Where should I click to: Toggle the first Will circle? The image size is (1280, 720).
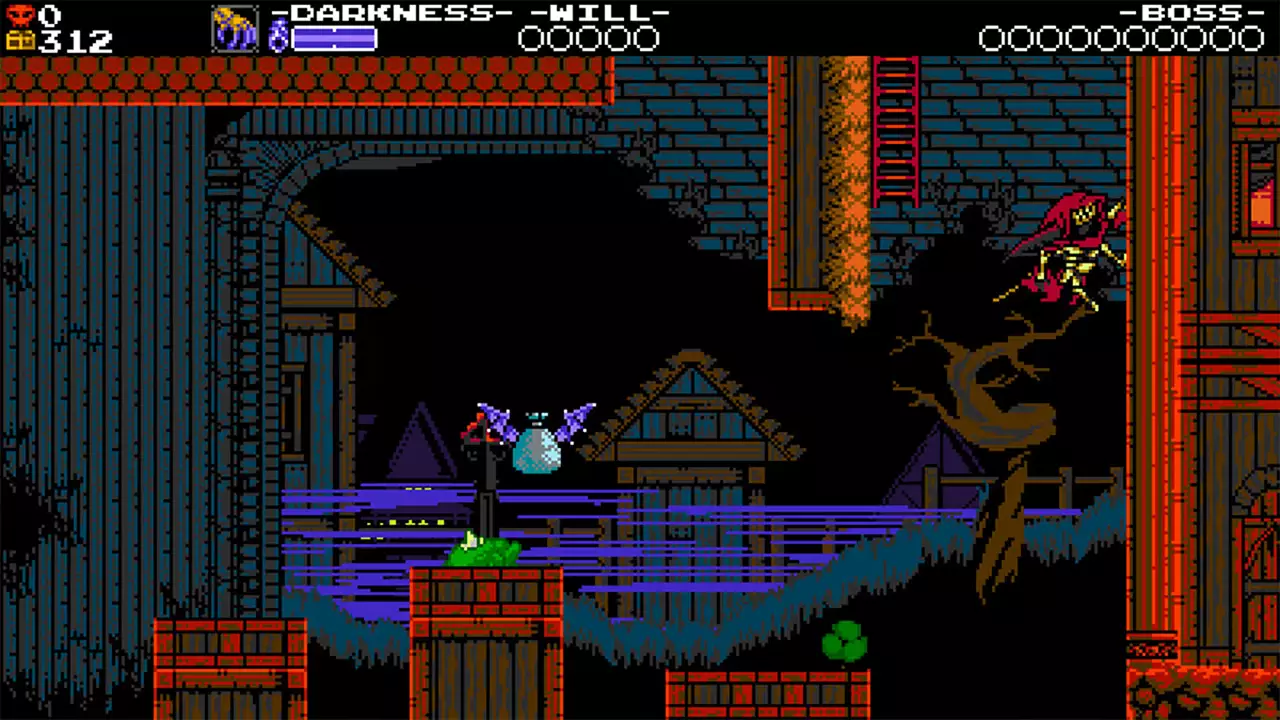[529, 37]
